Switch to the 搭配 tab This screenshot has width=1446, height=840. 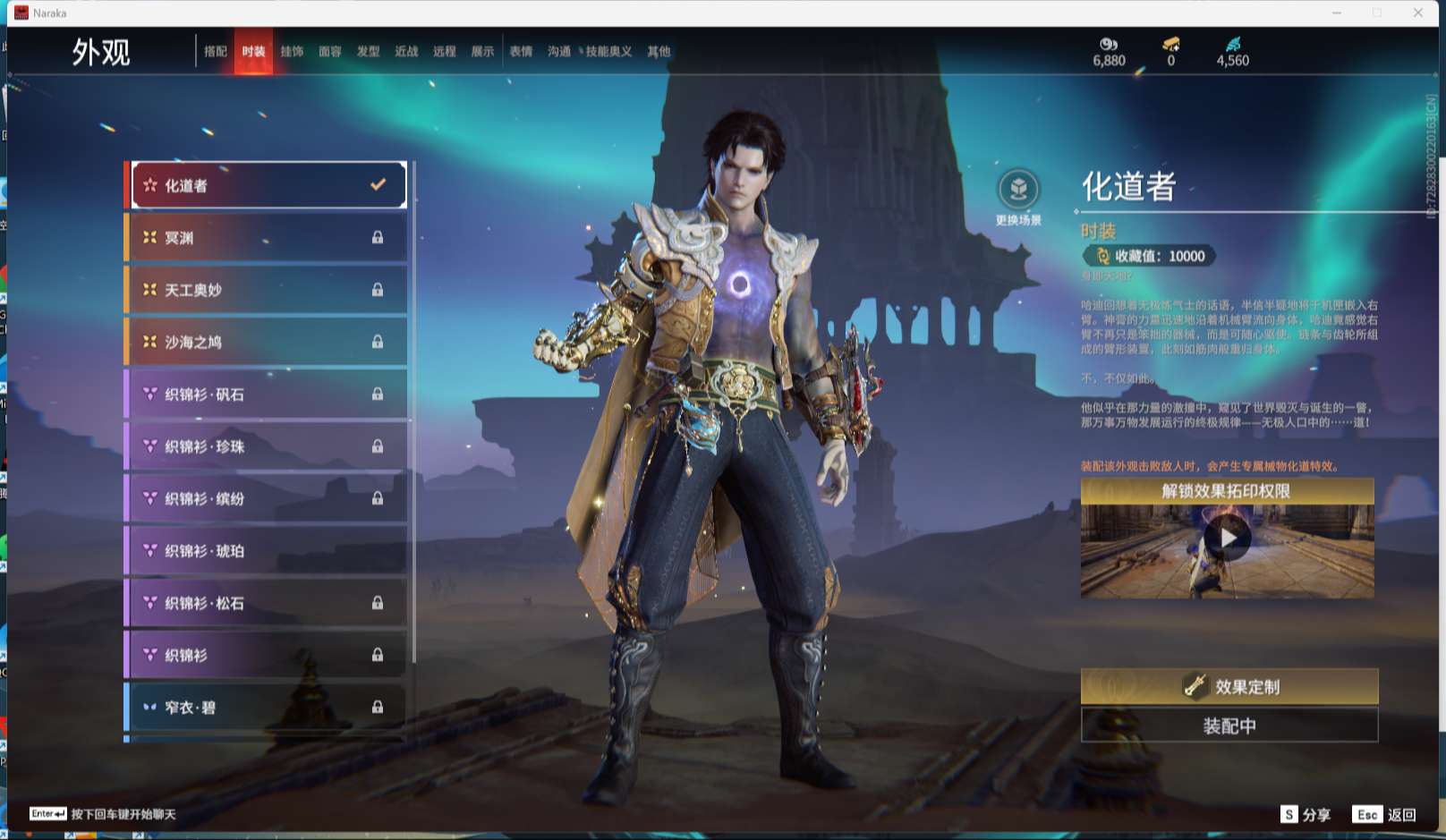pos(216,52)
